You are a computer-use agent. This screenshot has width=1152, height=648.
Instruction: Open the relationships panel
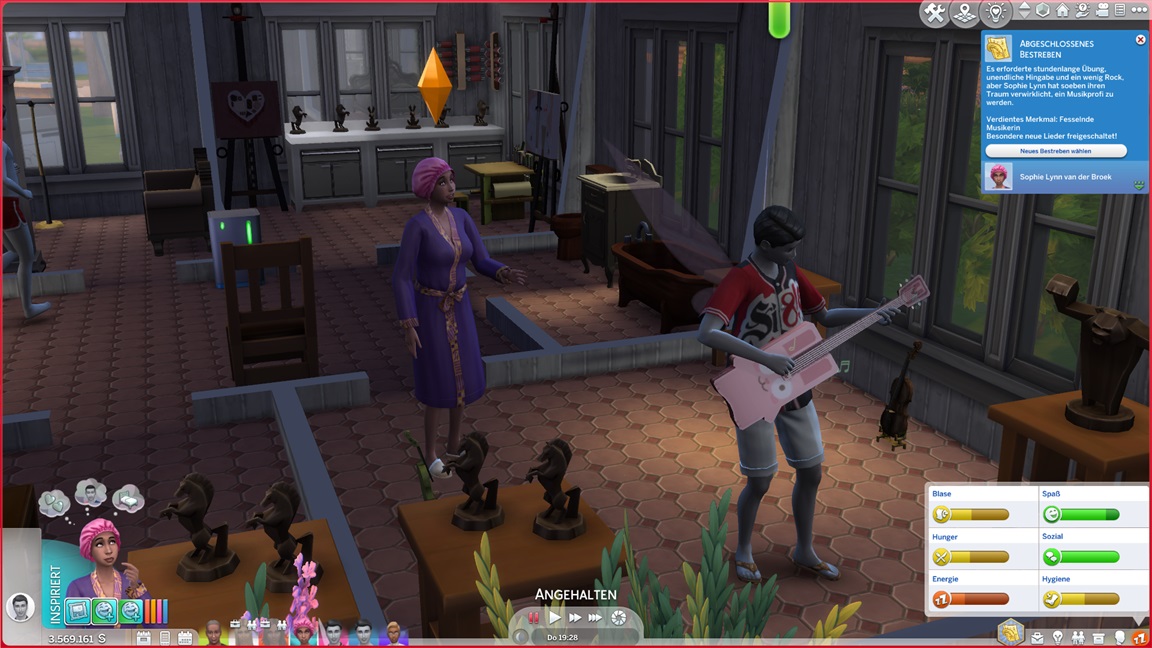(x=1078, y=637)
